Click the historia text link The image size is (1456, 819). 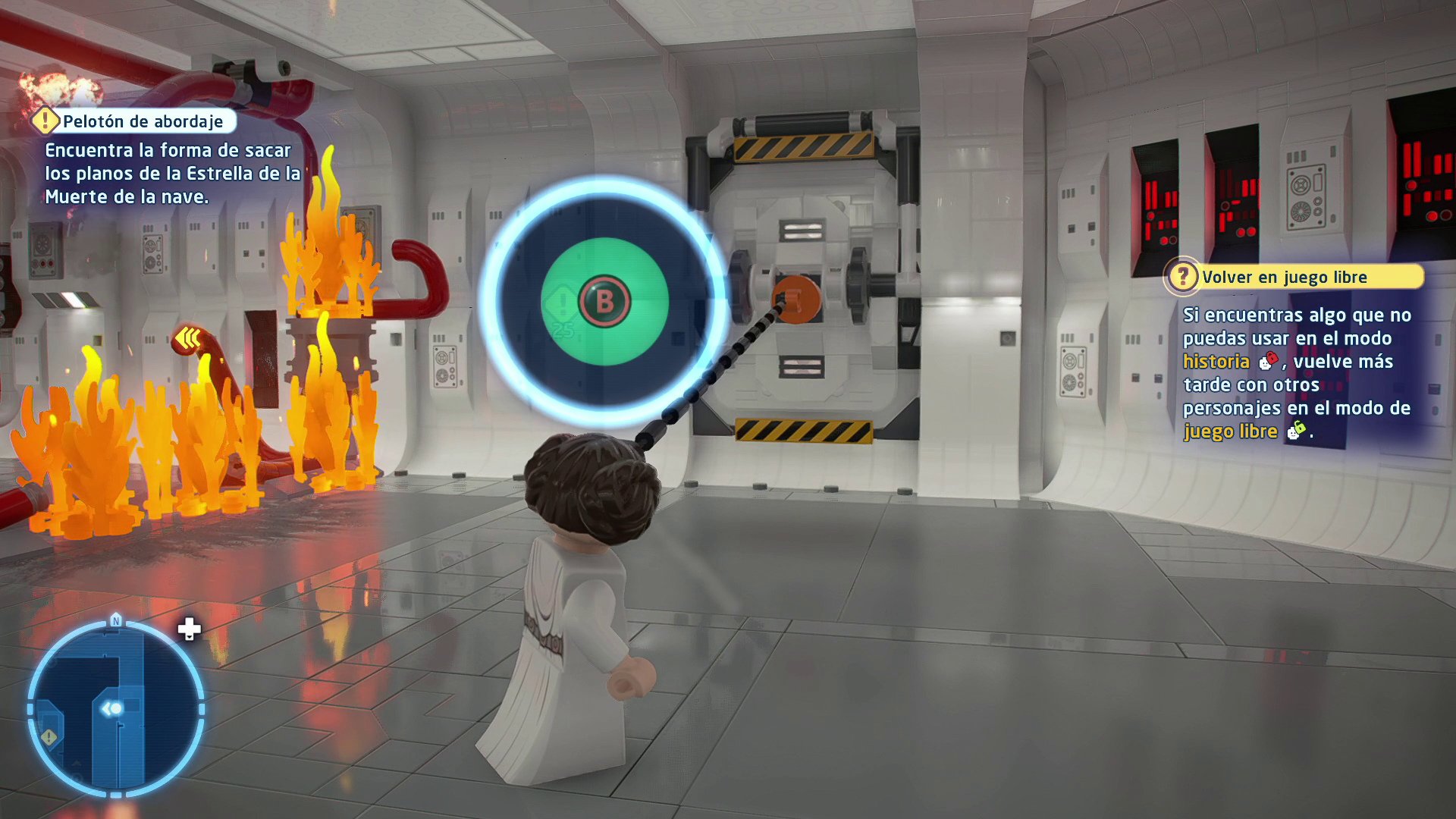1216,362
